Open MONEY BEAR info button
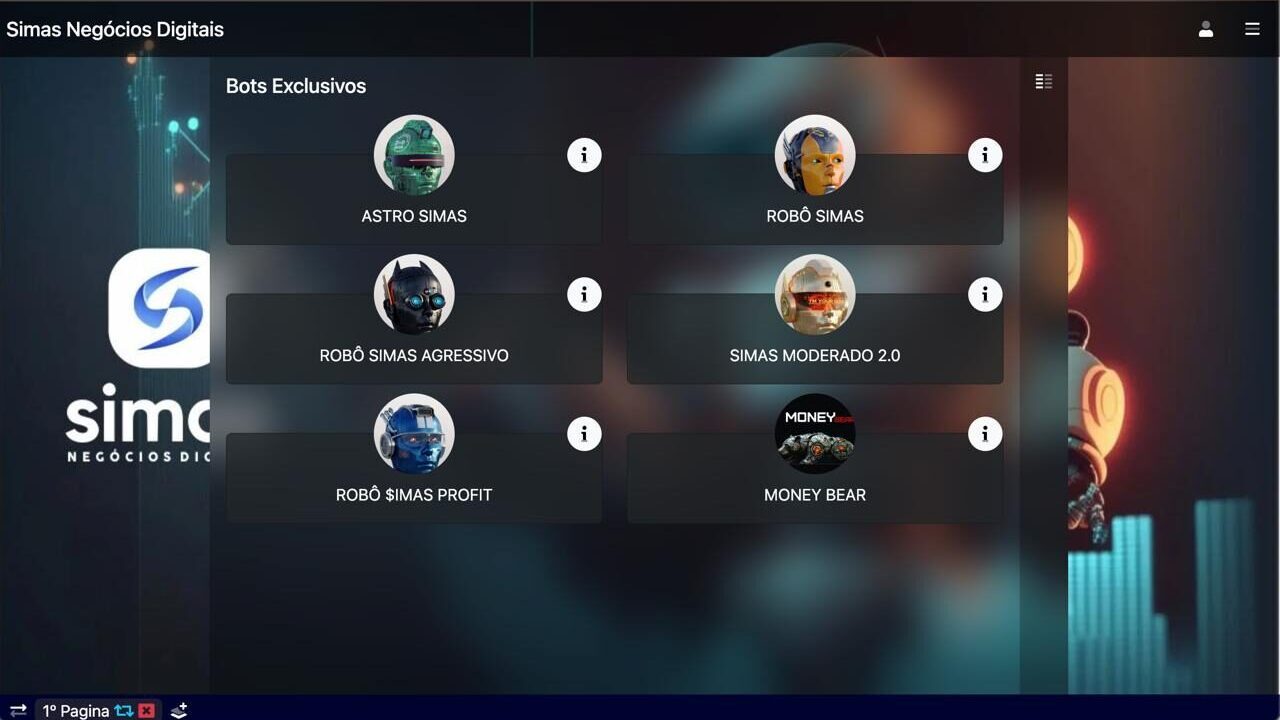The width and height of the screenshot is (1280, 720). pyautogui.click(x=985, y=433)
